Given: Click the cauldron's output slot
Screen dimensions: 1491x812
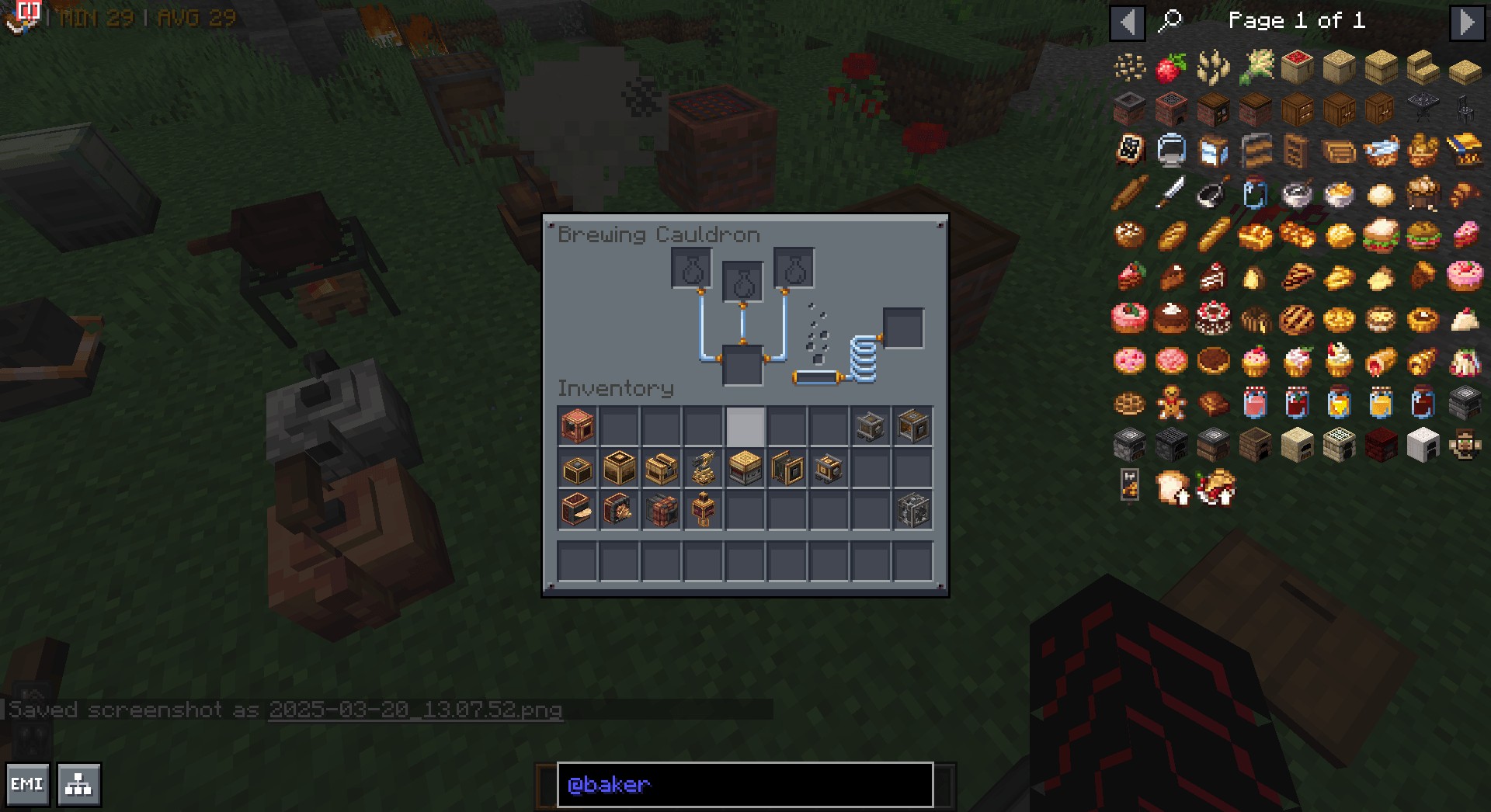Looking at the screenshot, I should (x=903, y=328).
